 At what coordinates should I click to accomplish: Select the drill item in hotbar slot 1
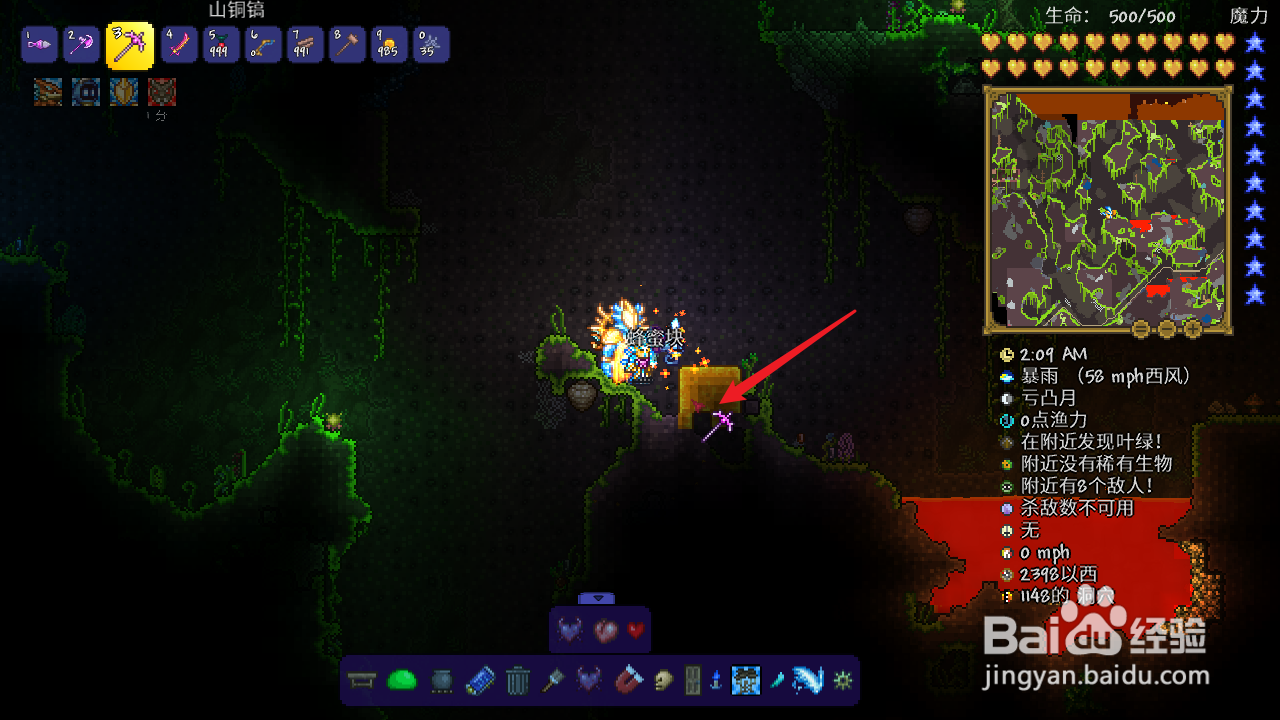[x=39, y=45]
